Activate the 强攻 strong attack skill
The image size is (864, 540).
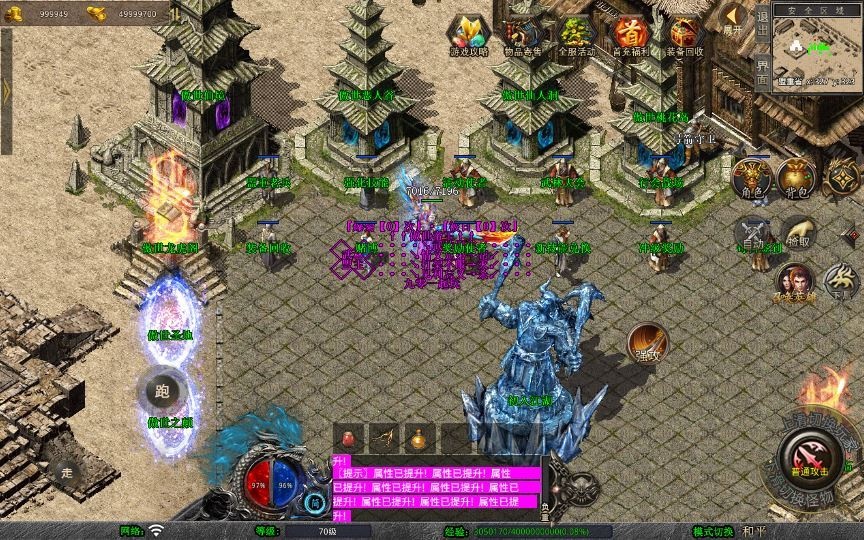pos(647,342)
